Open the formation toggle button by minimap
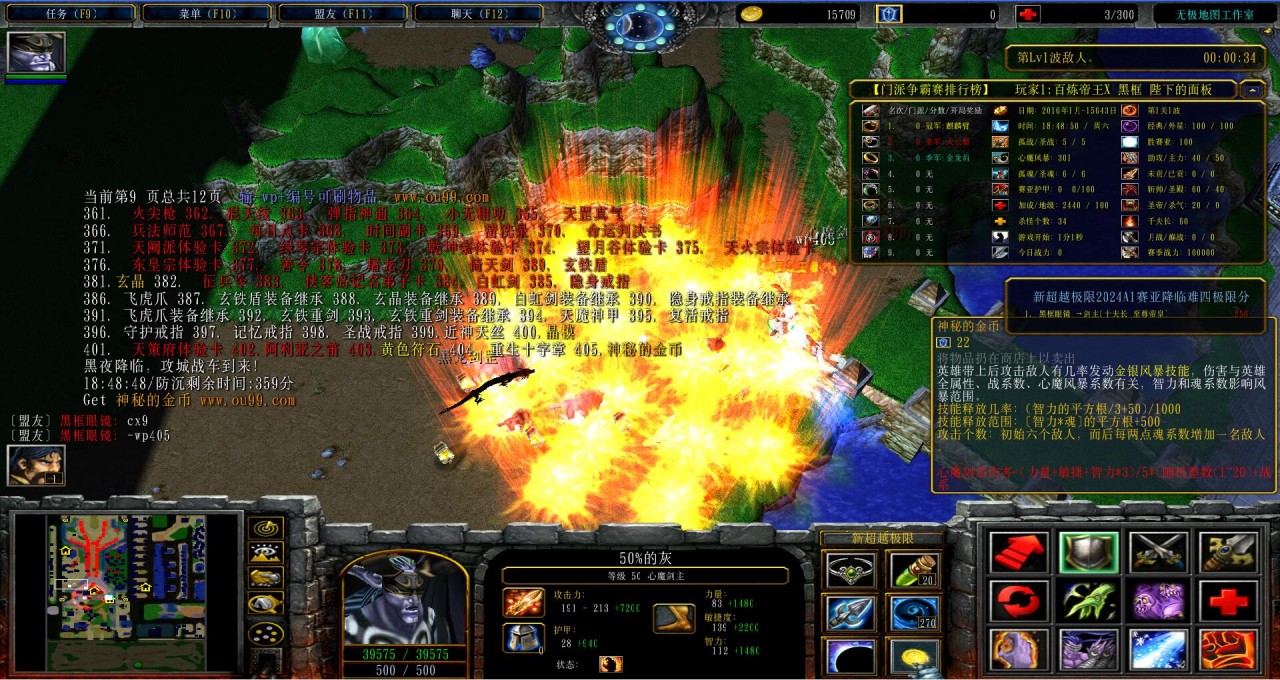The height and width of the screenshot is (680, 1280). (x=265, y=632)
